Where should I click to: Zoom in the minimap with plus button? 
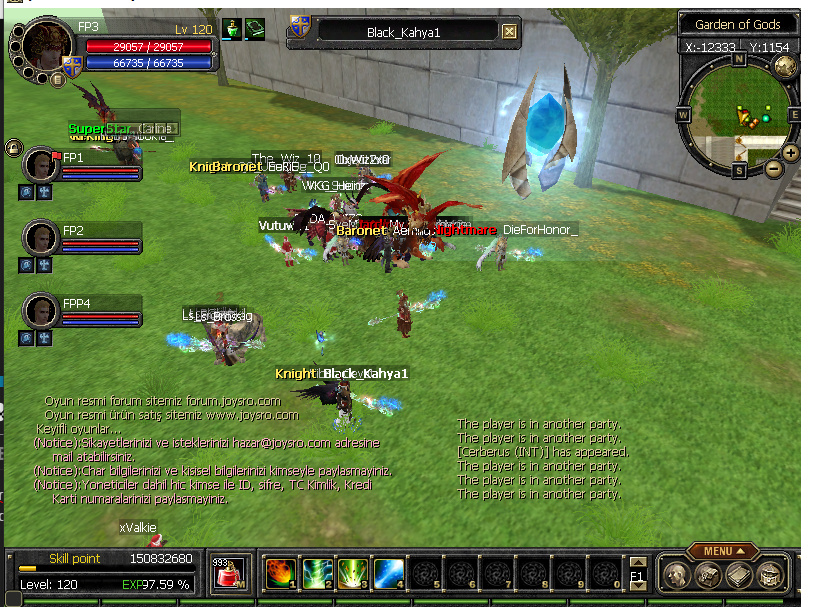790,153
